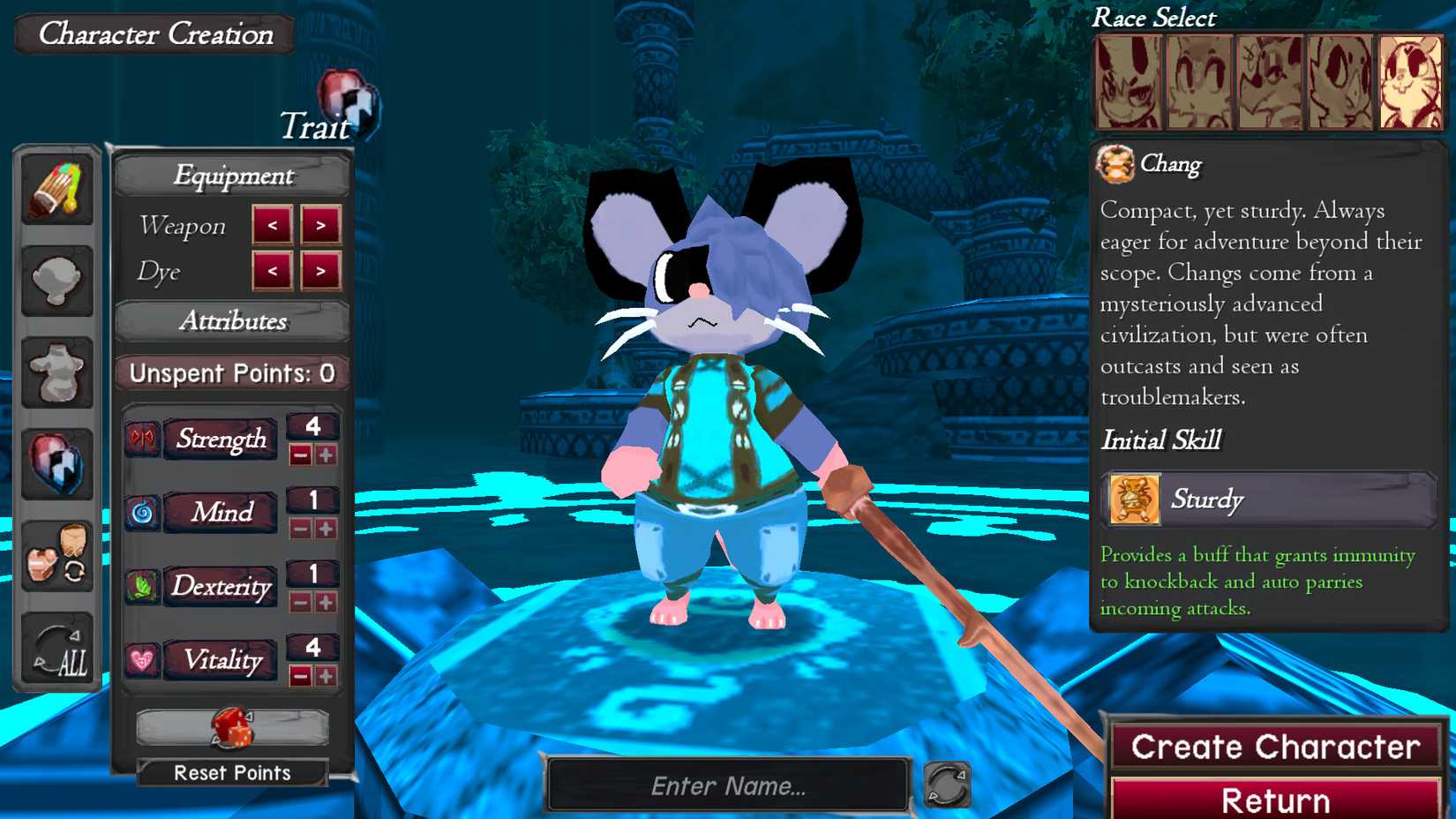
Task: Click the Enter Name field
Action: (725, 784)
